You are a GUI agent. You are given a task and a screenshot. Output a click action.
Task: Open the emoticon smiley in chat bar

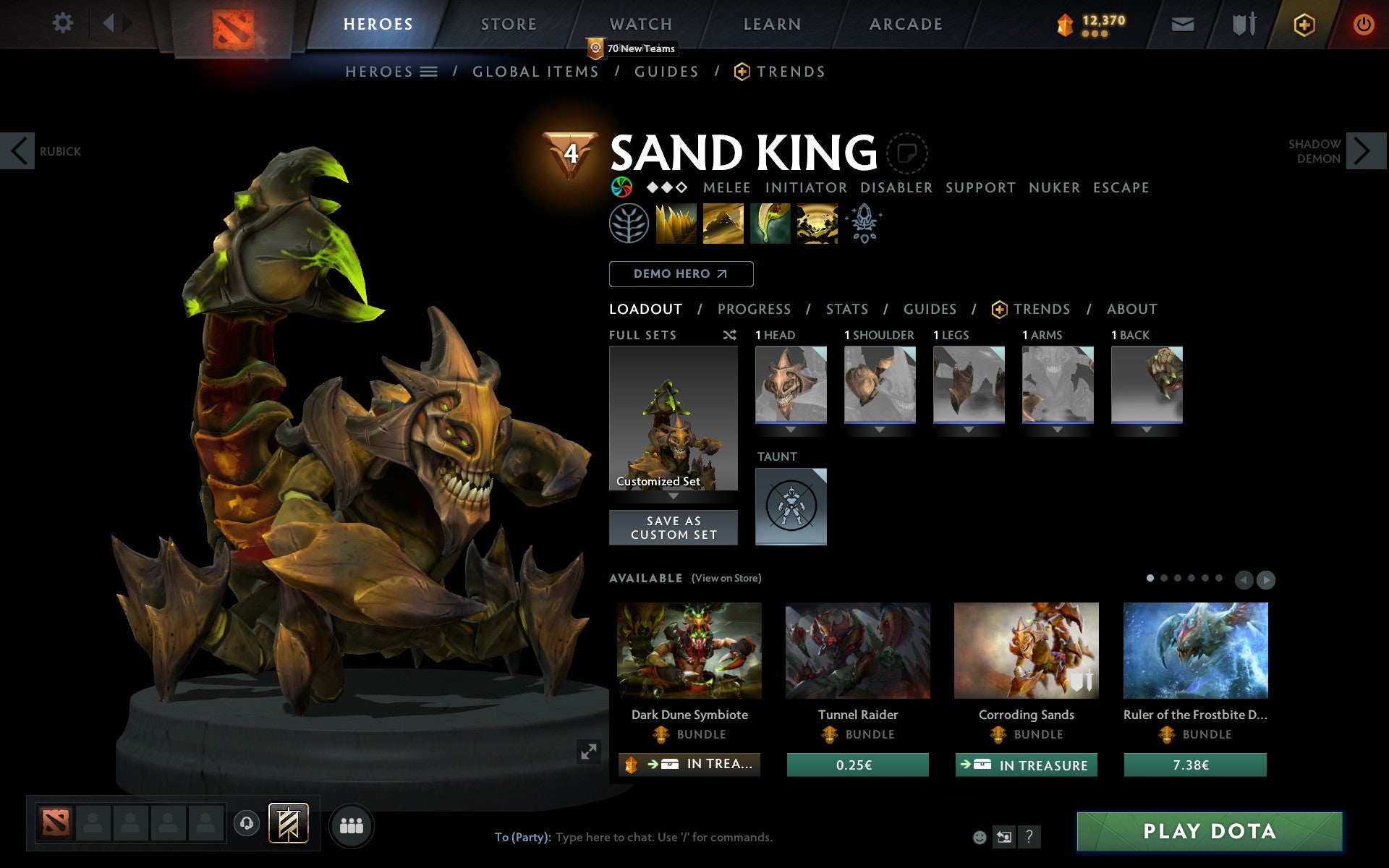click(x=981, y=838)
